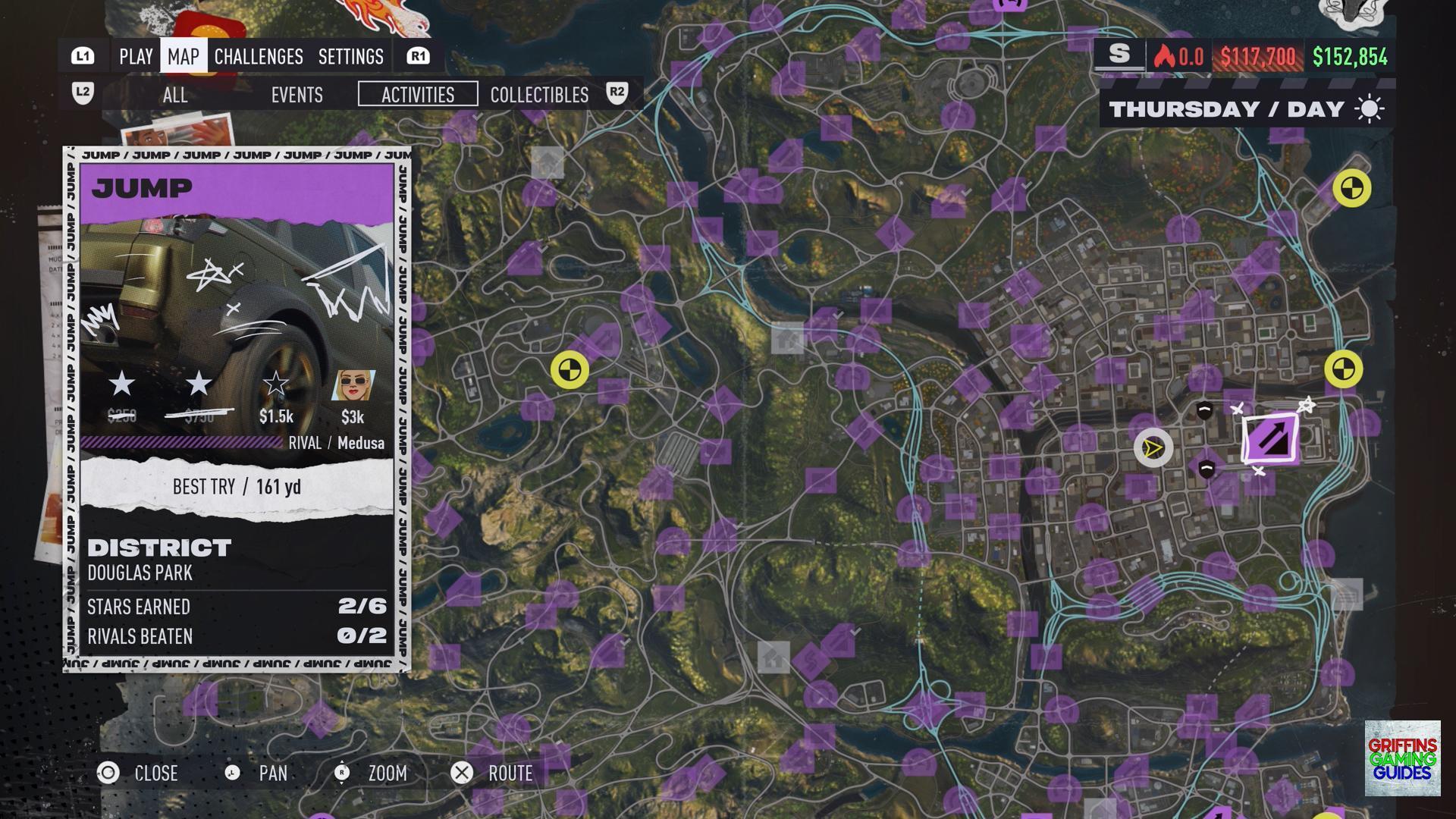Open the Medusa rival portrait on the card
The height and width of the screenshot is (819, 1456).
point(353,386)
